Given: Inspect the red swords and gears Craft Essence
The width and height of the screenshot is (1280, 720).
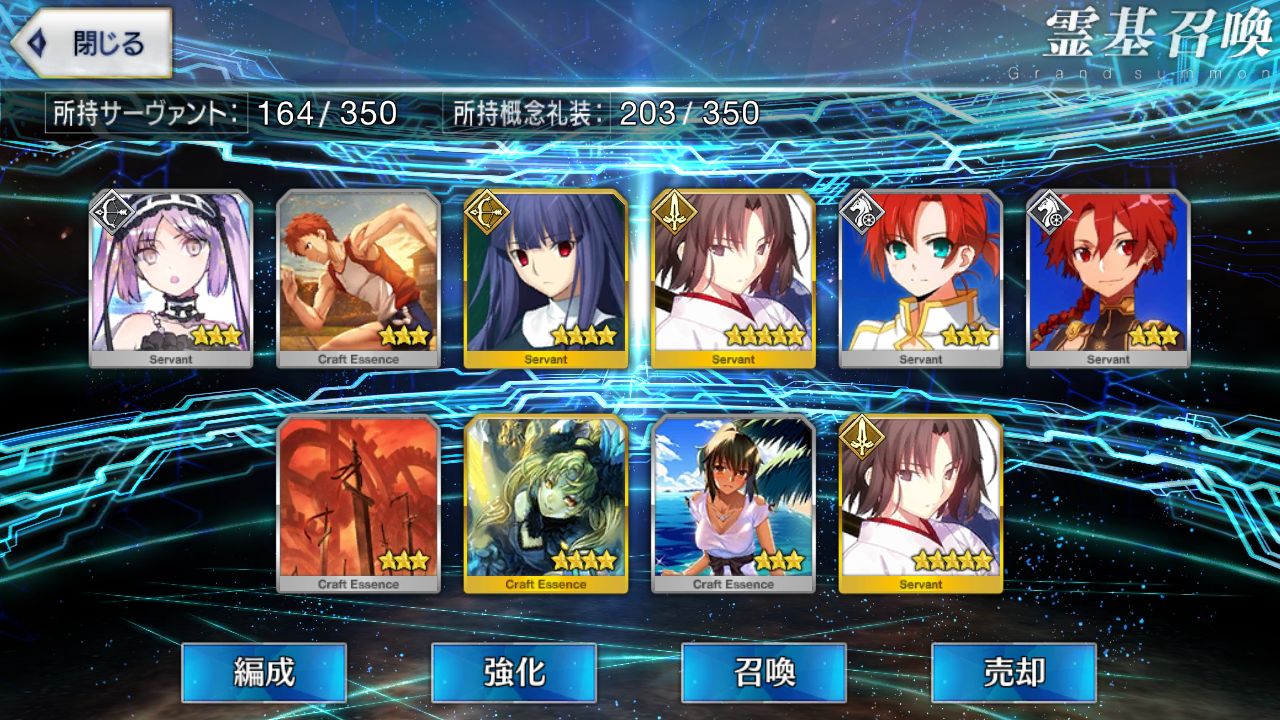Looking at the screenshot, I should 358,503.
